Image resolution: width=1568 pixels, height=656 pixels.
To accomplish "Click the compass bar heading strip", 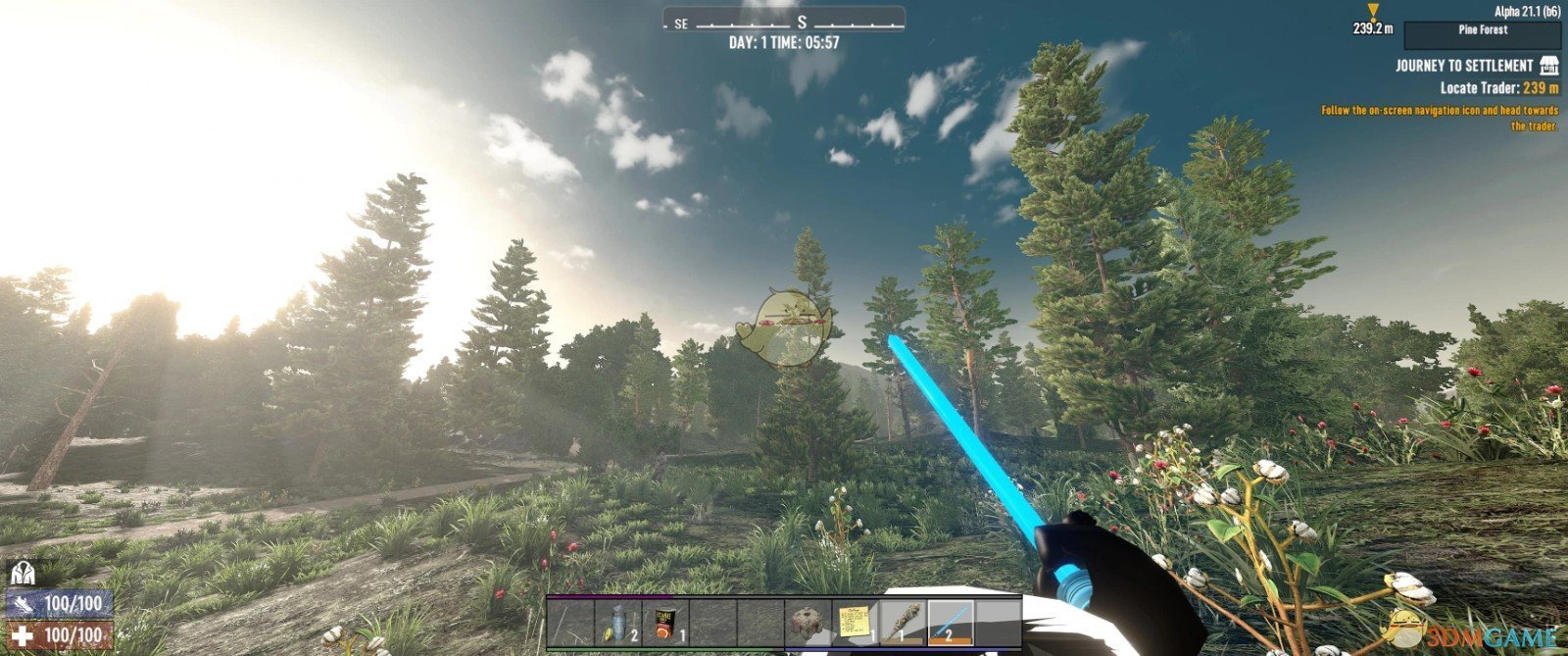I will [784, 22].
